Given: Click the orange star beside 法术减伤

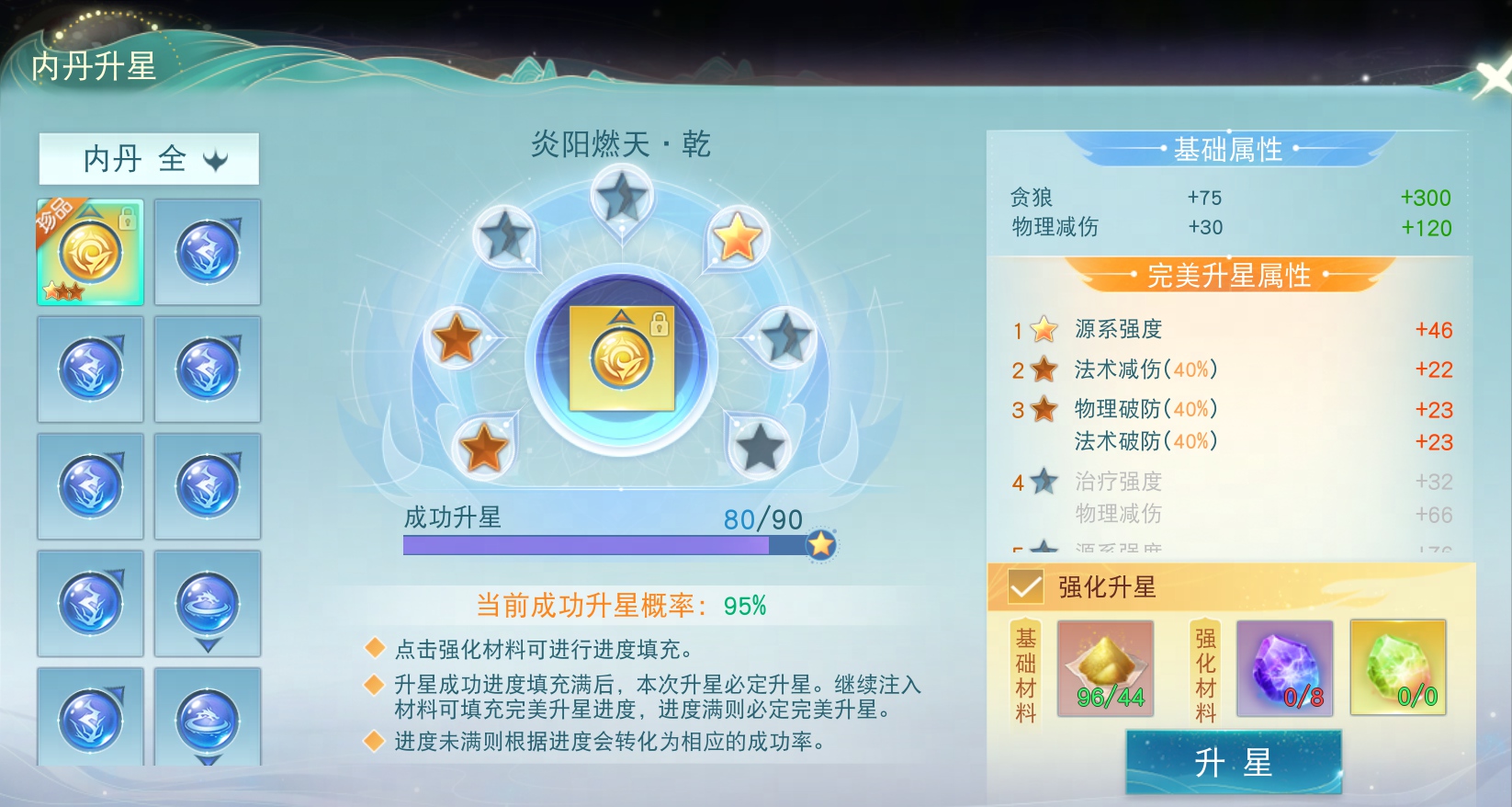Looking at the screenshot, I should click(1041, 369).
